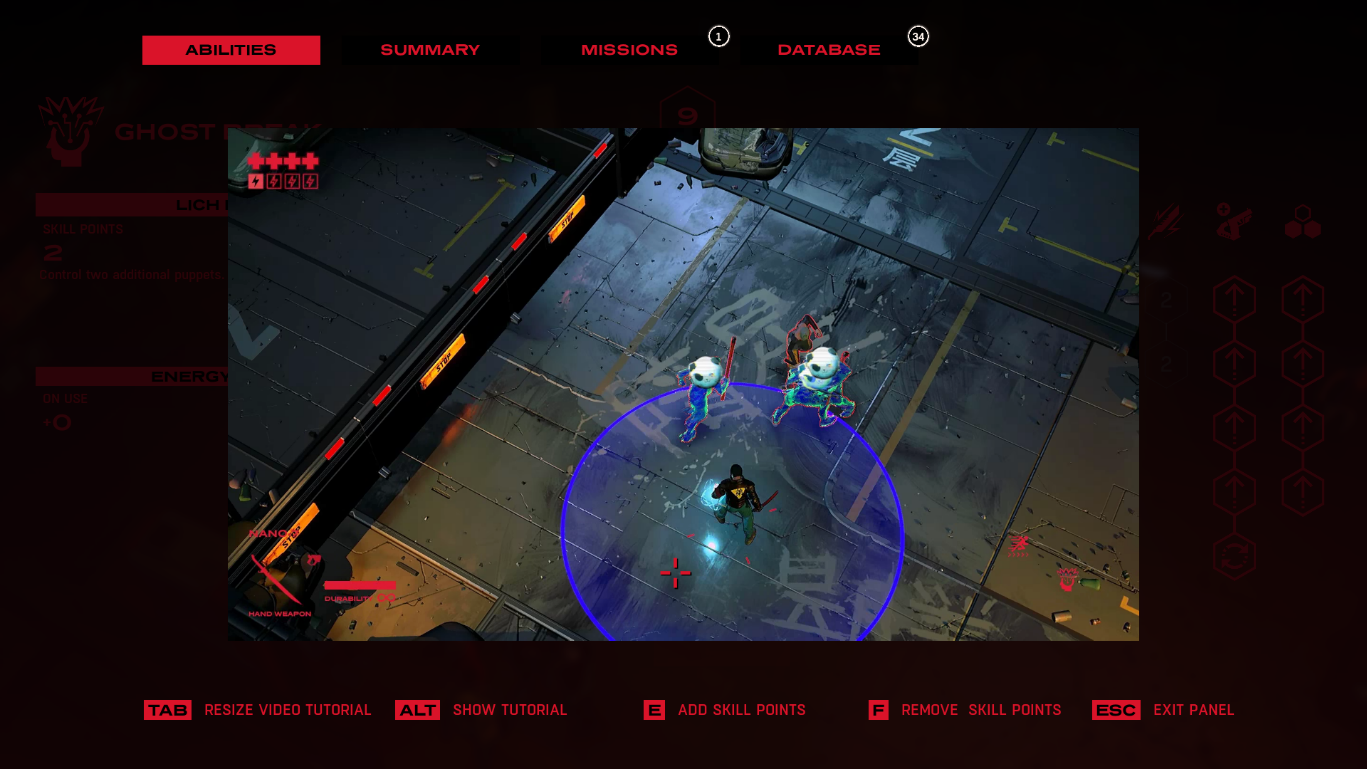Select the katana upgrade category icon
Viewport: 1367px width, 769px height.
pos(1165,220)
